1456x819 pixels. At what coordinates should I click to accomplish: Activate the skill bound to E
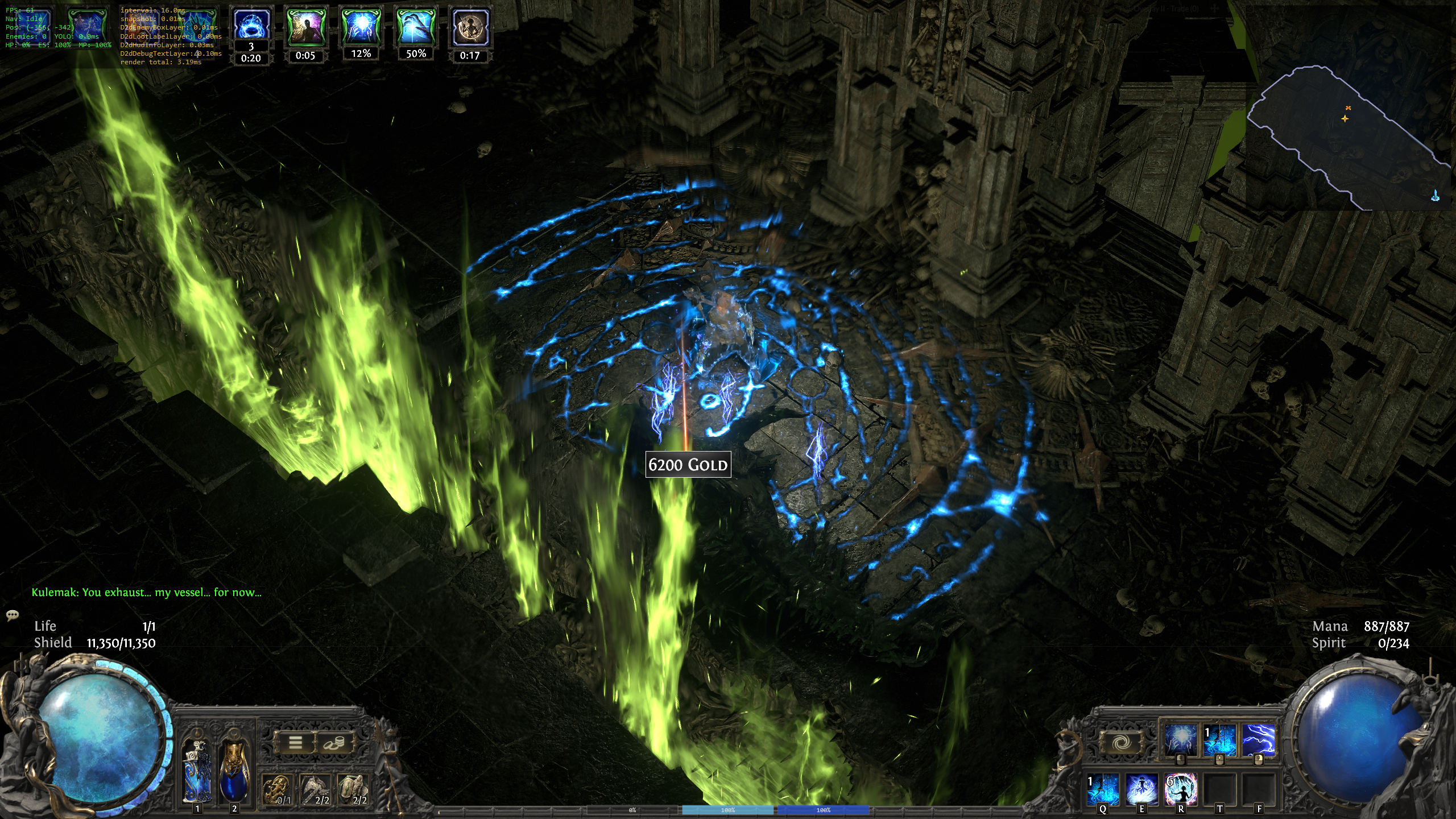click(1142, 789)
